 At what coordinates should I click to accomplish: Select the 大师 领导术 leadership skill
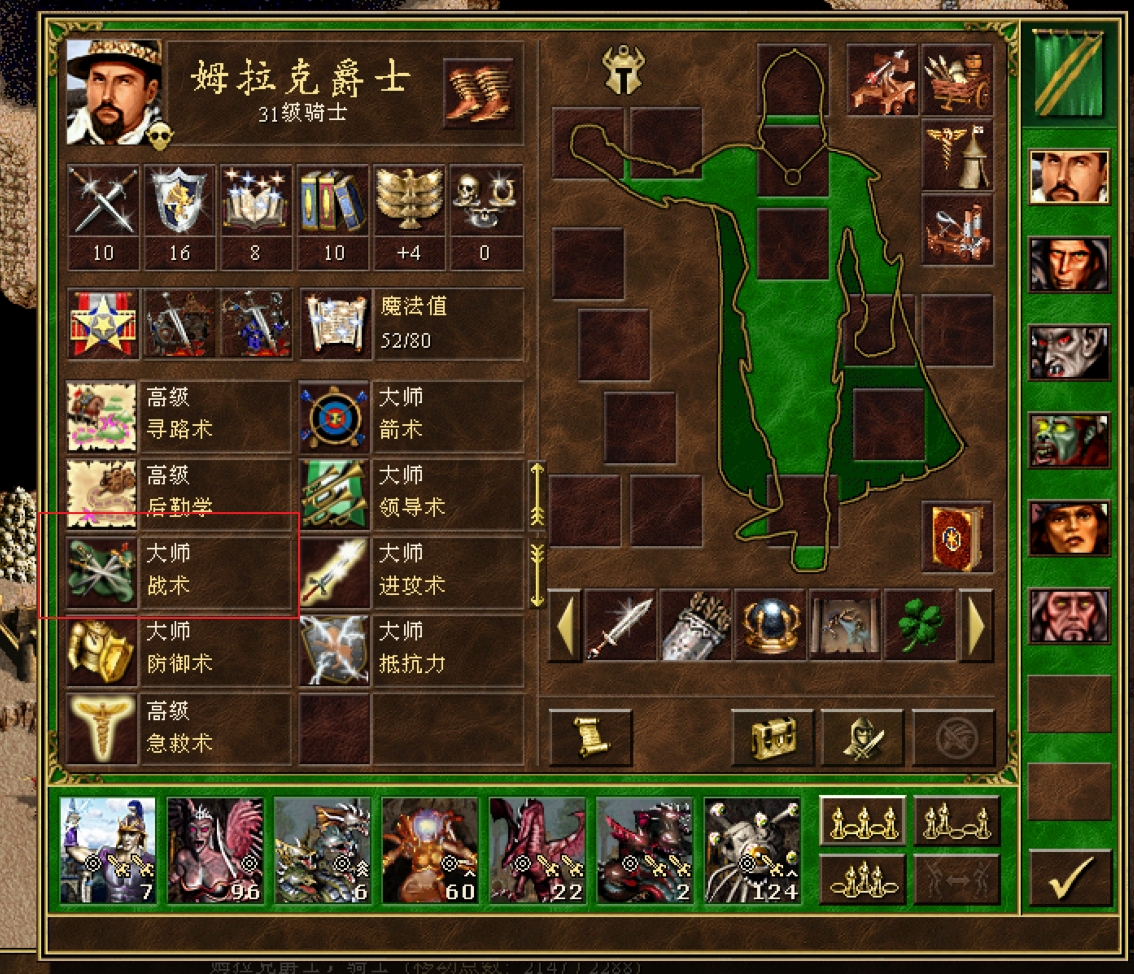tap(410, 494)
